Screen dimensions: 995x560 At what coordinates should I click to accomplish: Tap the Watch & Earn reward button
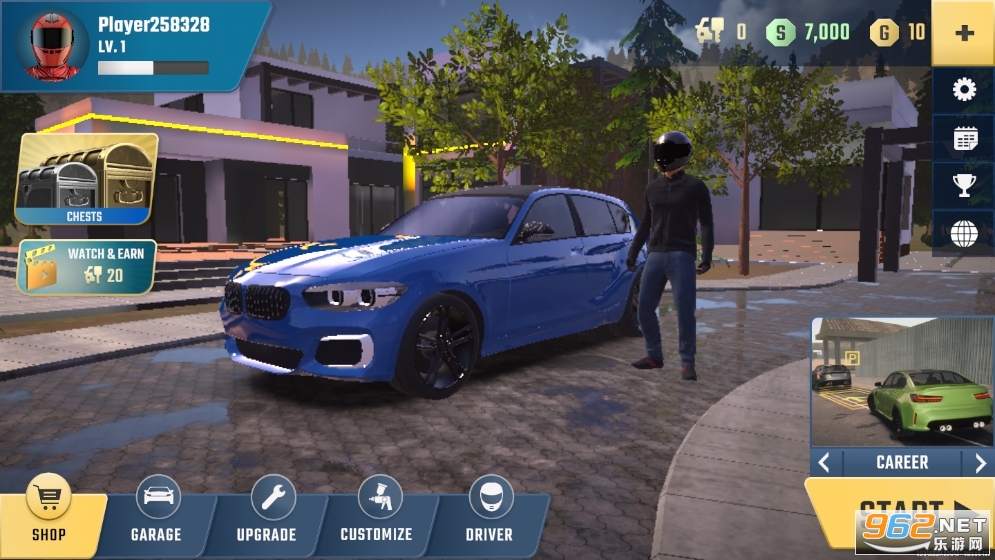pos(87,266)
